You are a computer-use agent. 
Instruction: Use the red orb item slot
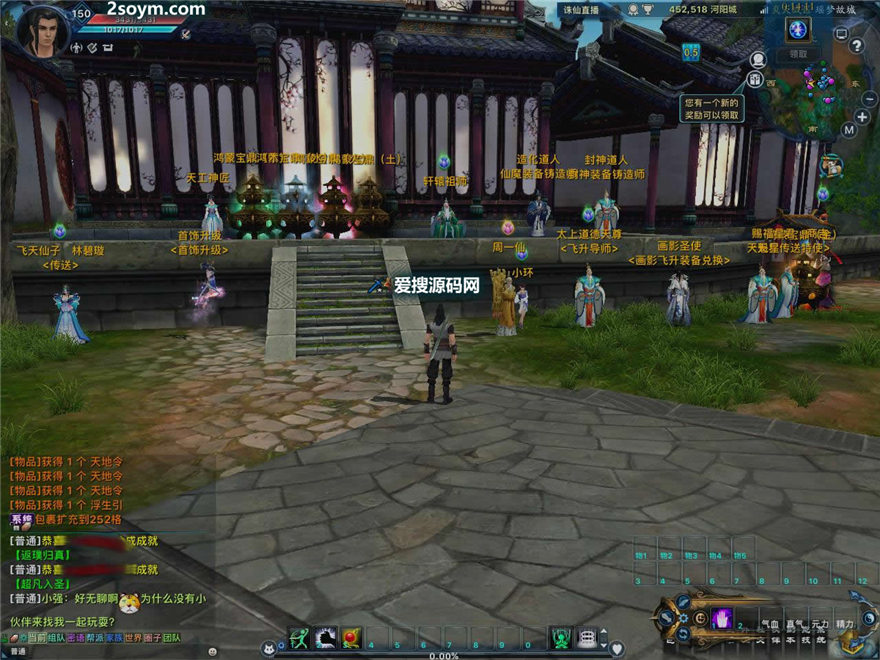coord(350,637)
